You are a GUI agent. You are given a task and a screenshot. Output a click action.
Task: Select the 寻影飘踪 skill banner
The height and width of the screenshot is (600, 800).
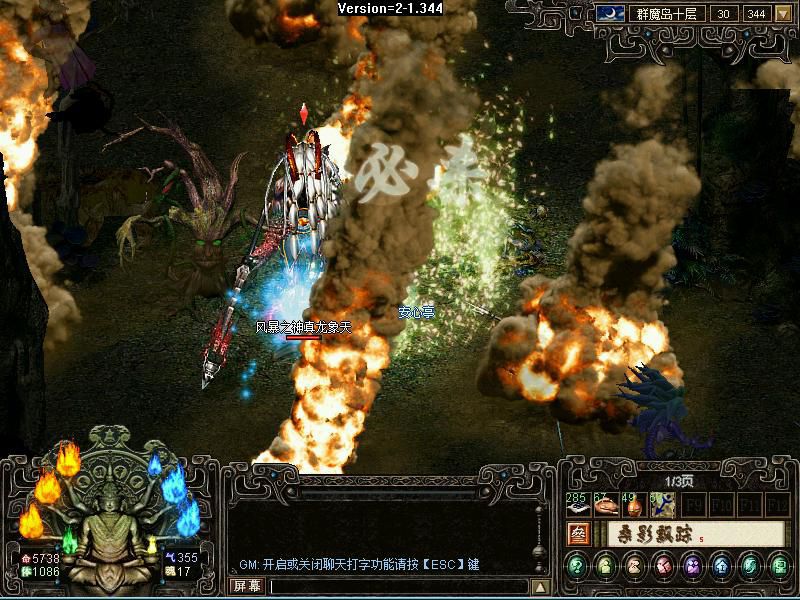click(690, 534)
